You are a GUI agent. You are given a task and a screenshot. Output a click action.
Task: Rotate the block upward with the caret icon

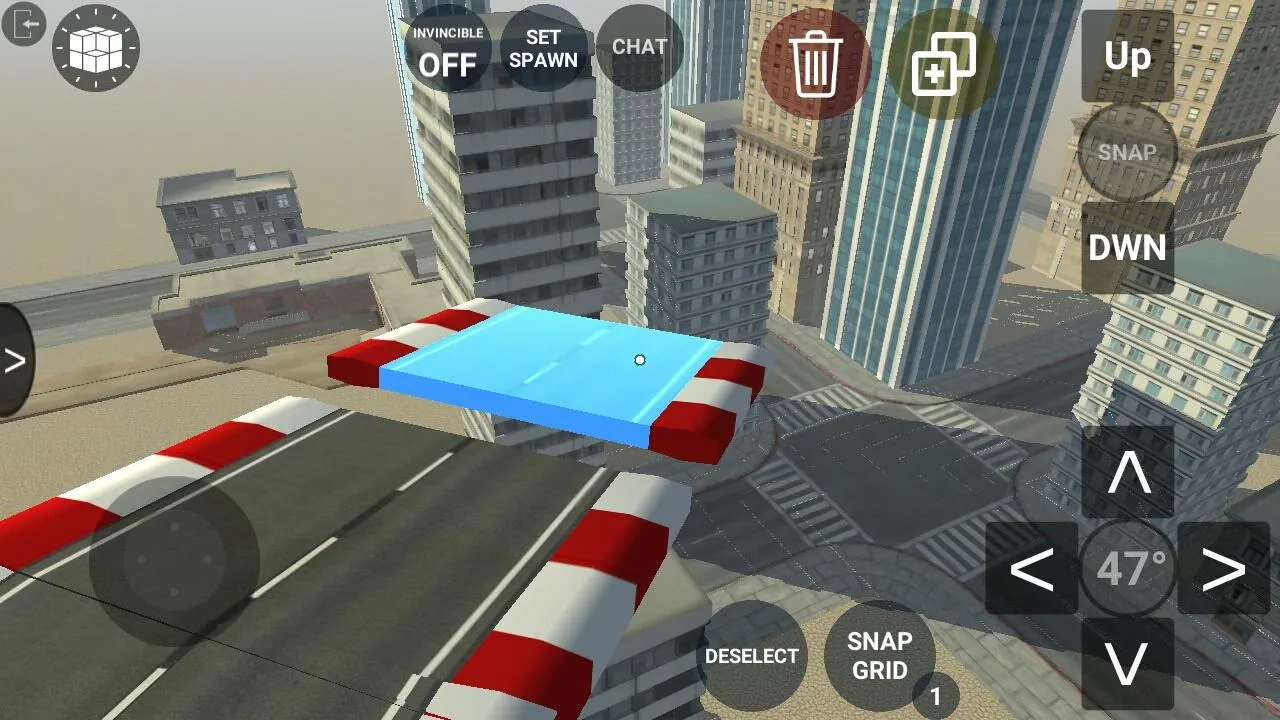tap(1128, 473)
